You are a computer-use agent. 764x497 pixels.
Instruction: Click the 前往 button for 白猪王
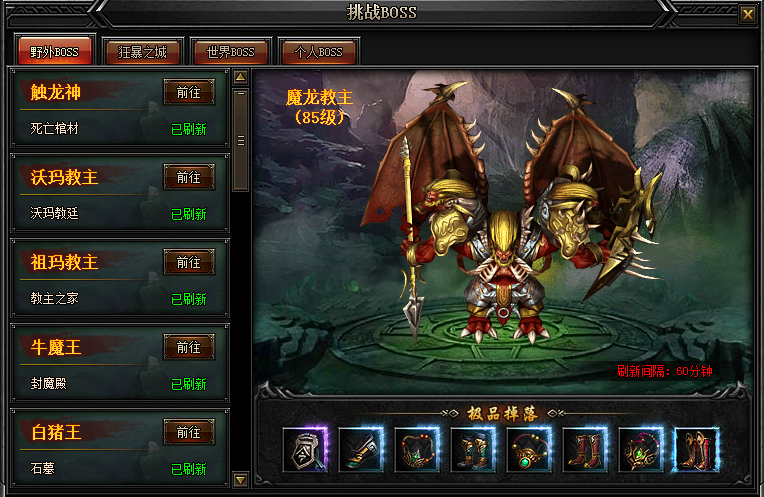[189, 432]
